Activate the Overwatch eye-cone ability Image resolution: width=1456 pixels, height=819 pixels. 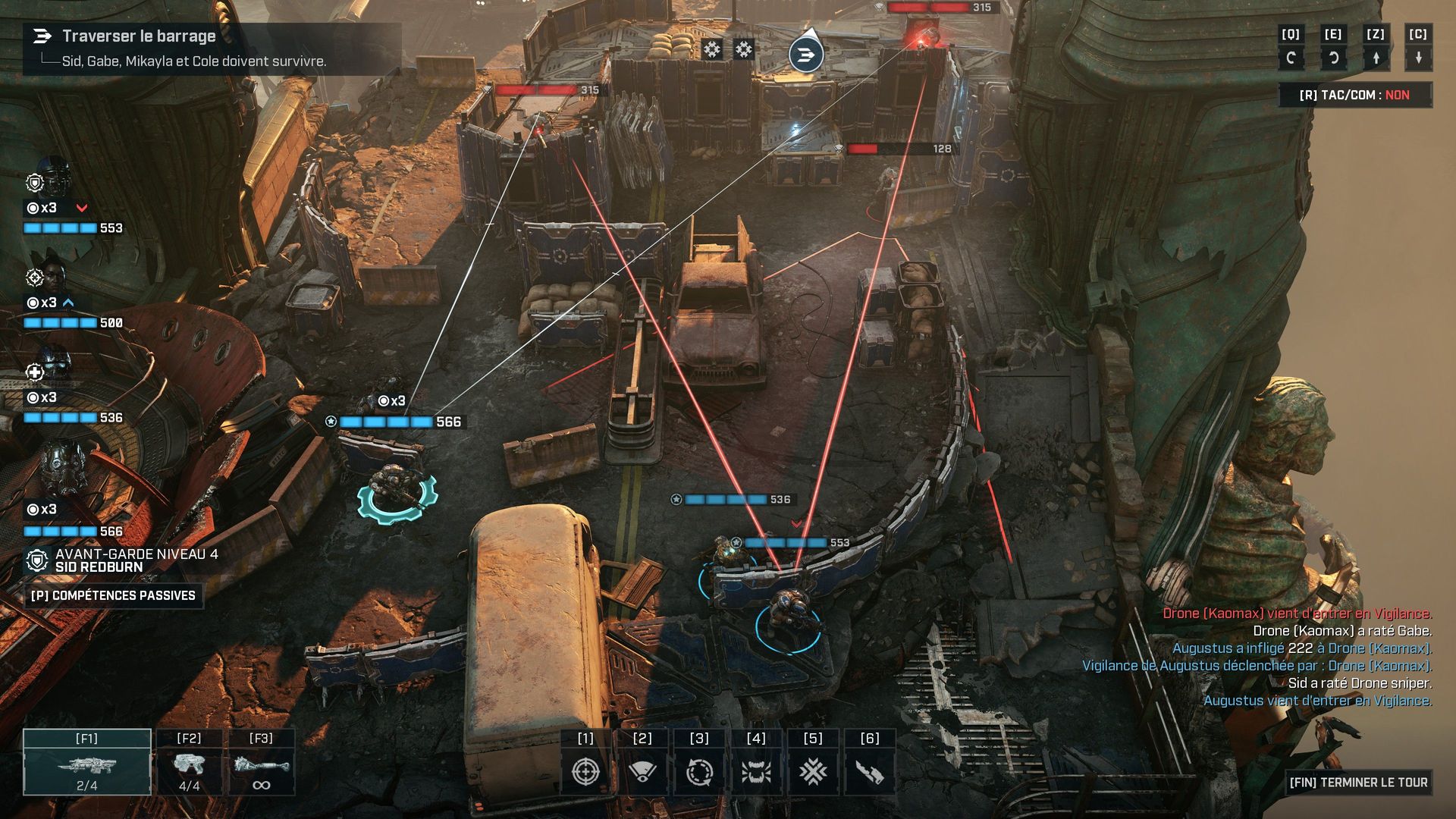click(642, 771)
